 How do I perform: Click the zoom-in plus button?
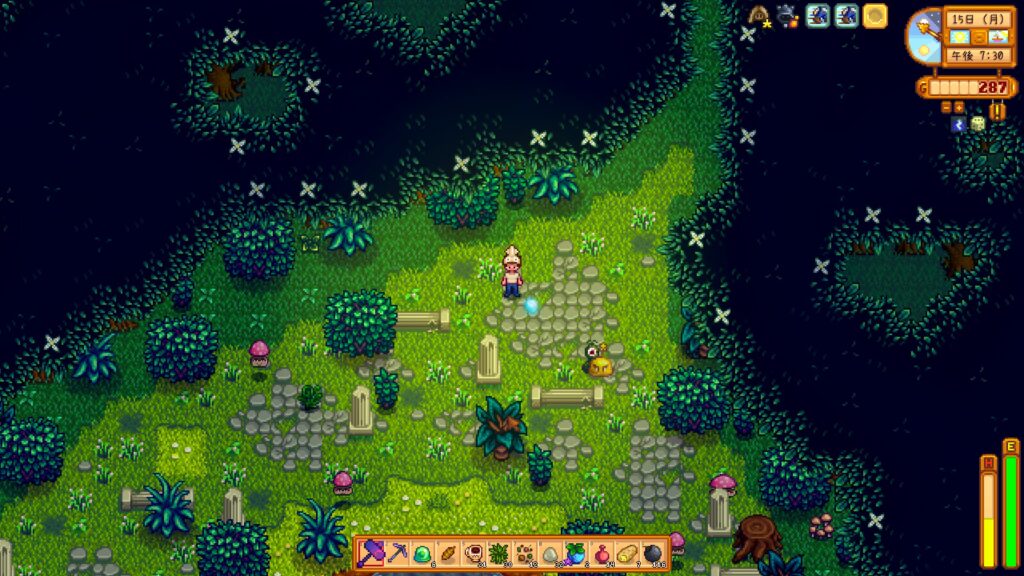pyautogui.click(x=959, y=107)
